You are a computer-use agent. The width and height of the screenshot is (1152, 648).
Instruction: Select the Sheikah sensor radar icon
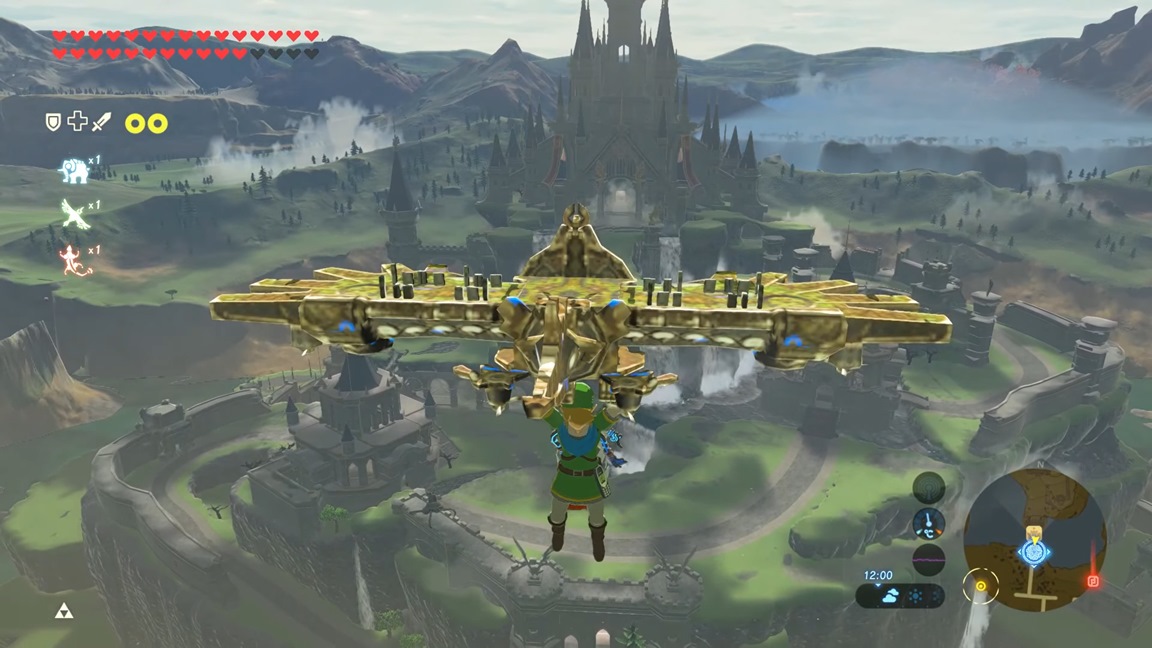click(928, 487)
